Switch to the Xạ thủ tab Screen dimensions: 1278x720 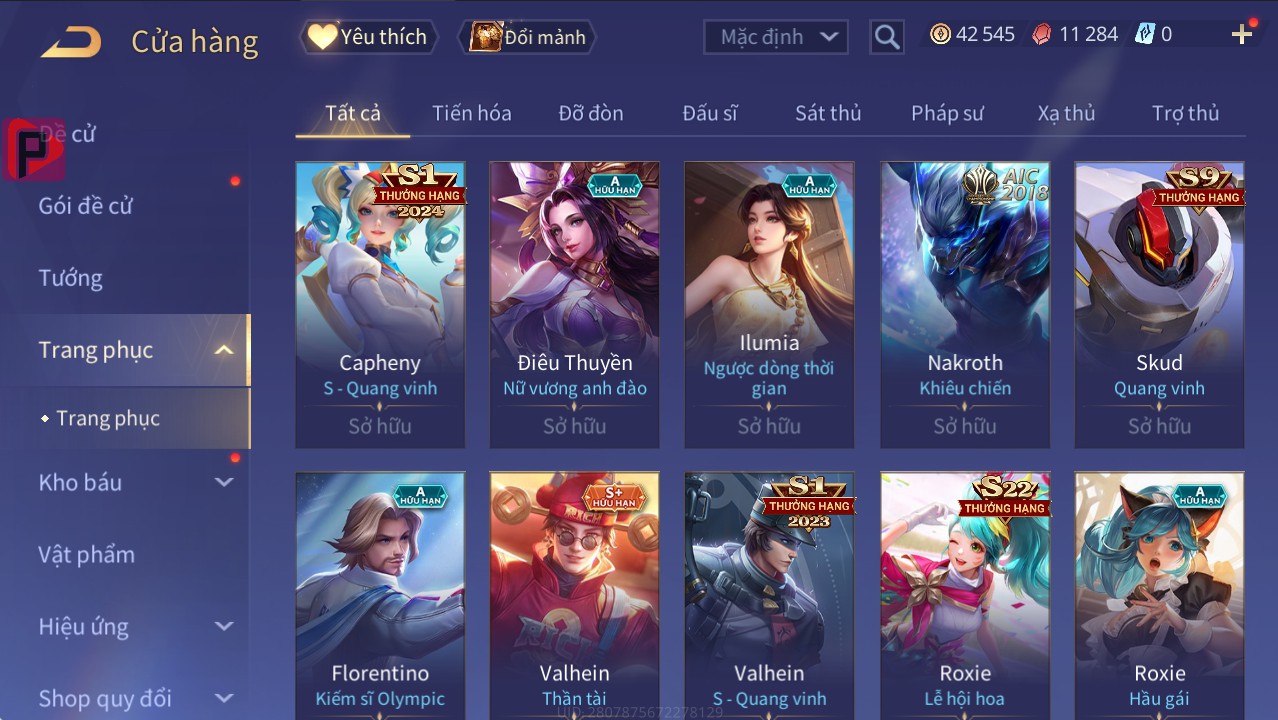click(1066, 113)
